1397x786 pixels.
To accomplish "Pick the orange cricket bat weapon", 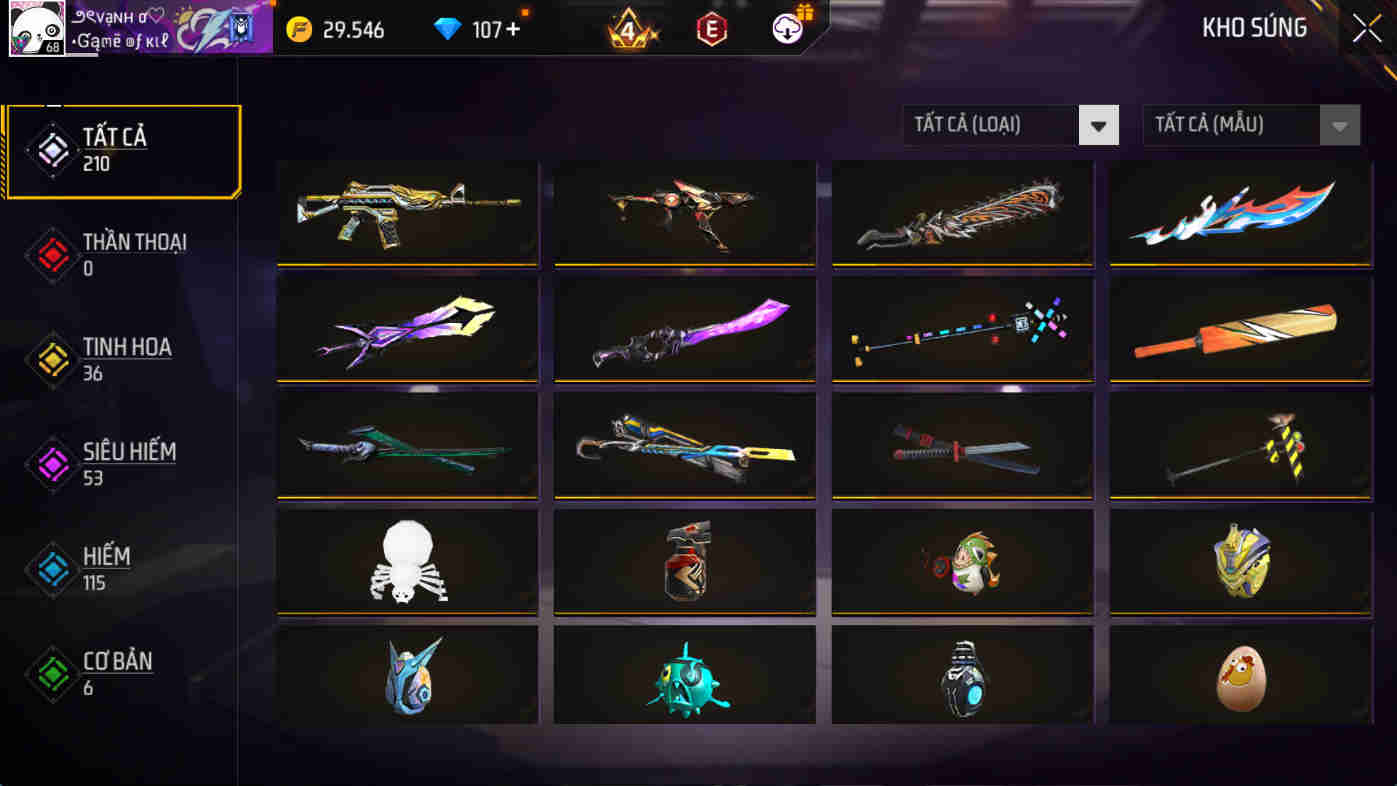I will (x=1240, y=328).
